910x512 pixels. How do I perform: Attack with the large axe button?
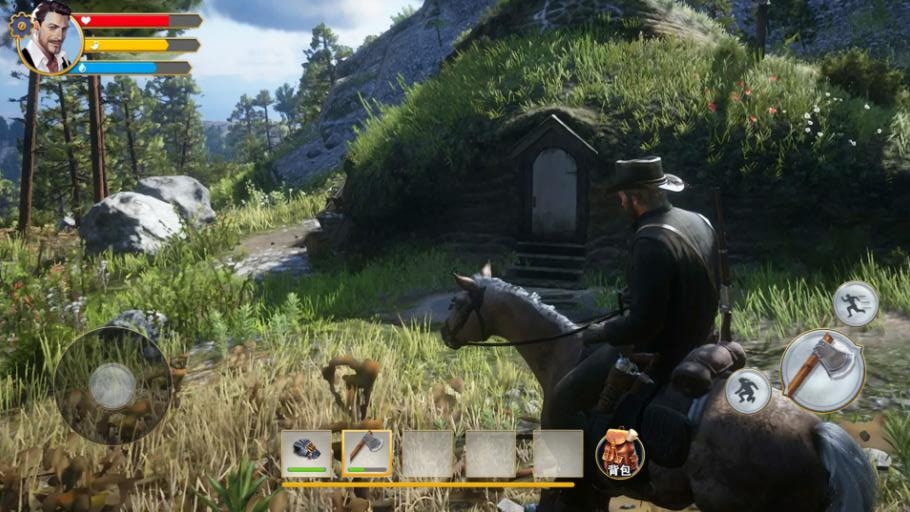click(x=822, y=370)
